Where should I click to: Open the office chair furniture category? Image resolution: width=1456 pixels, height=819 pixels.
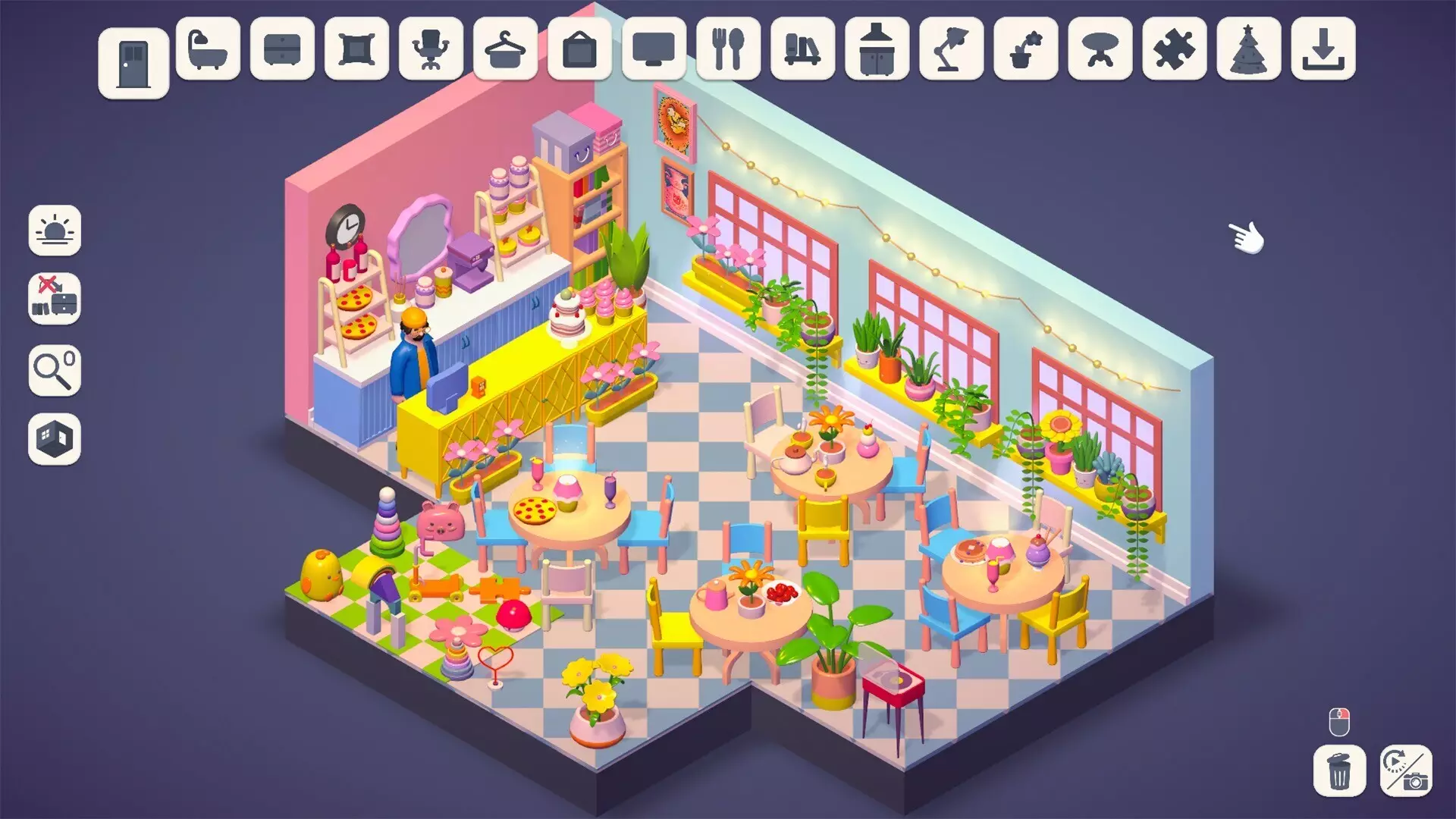(430, 52)
